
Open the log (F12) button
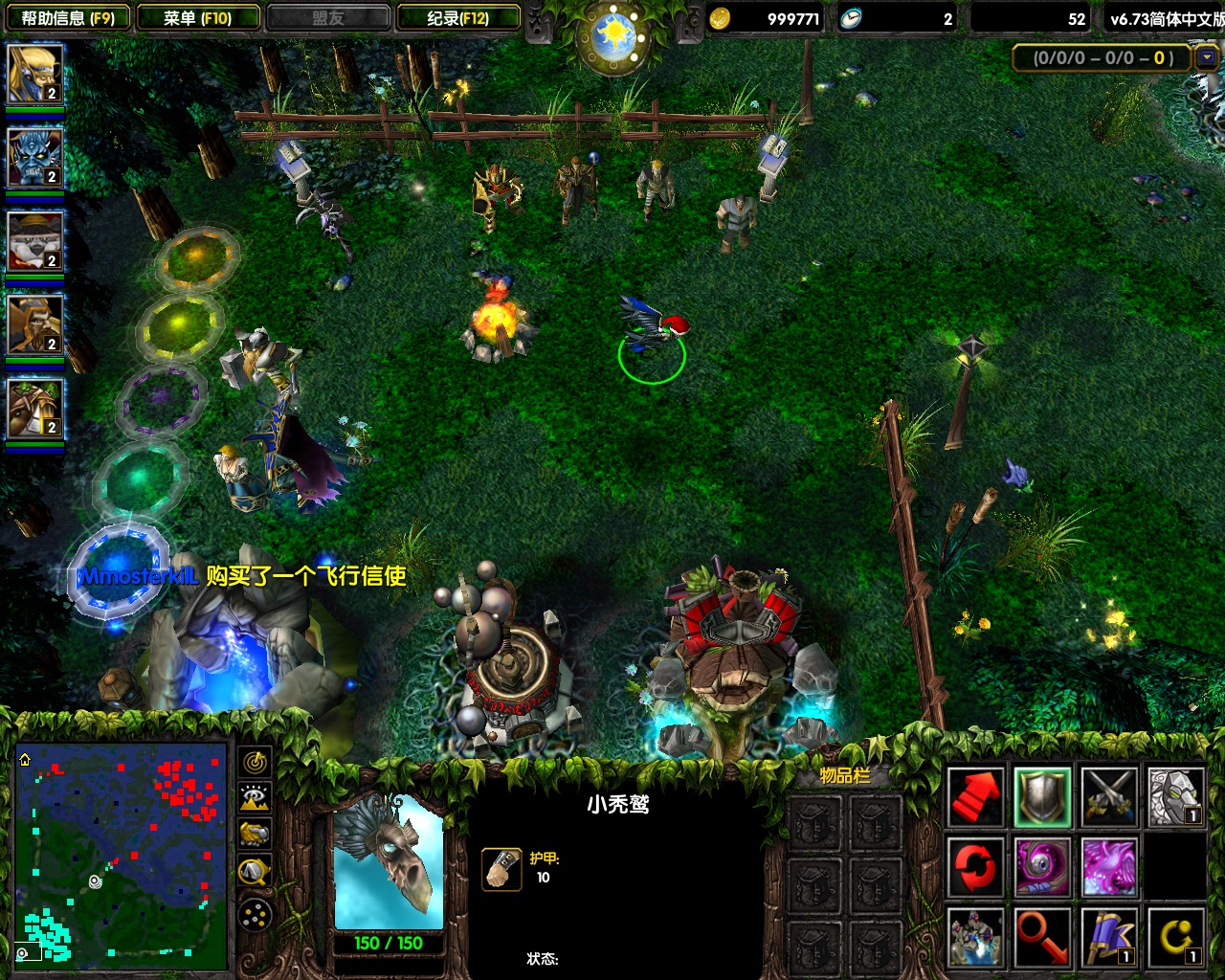tap(458, 18)
